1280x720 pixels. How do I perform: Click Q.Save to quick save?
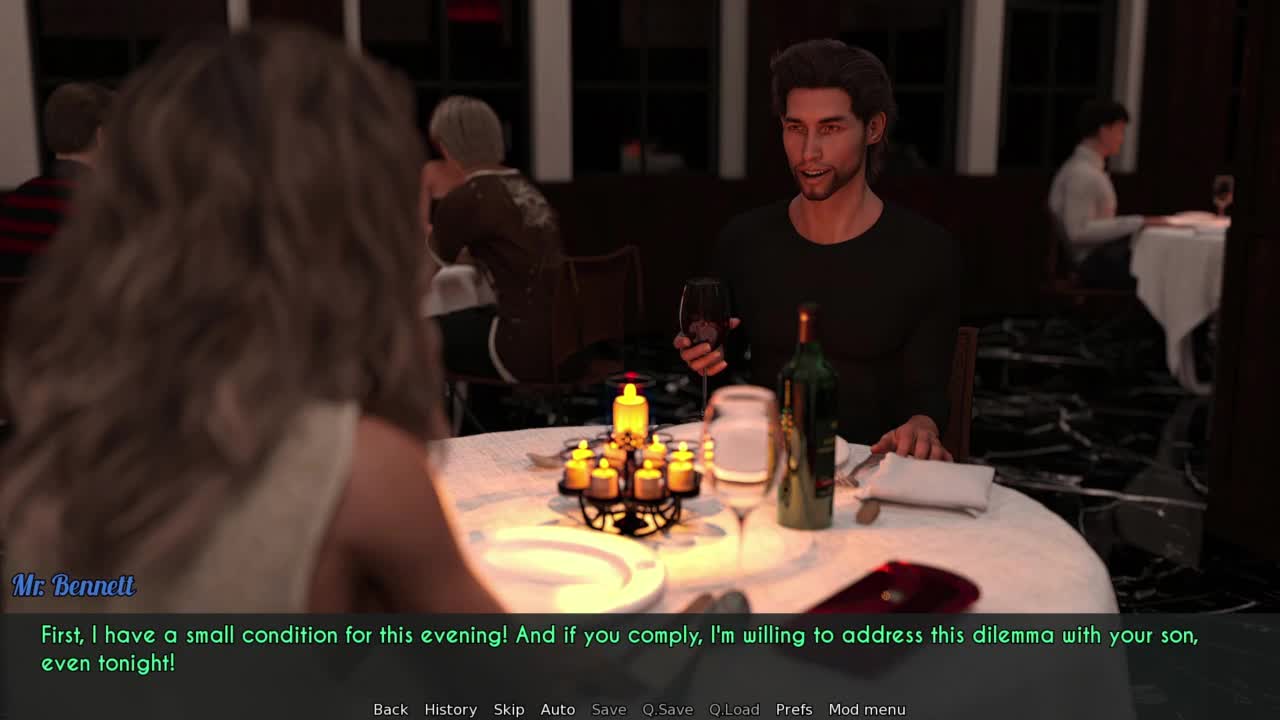coord(667,709)
